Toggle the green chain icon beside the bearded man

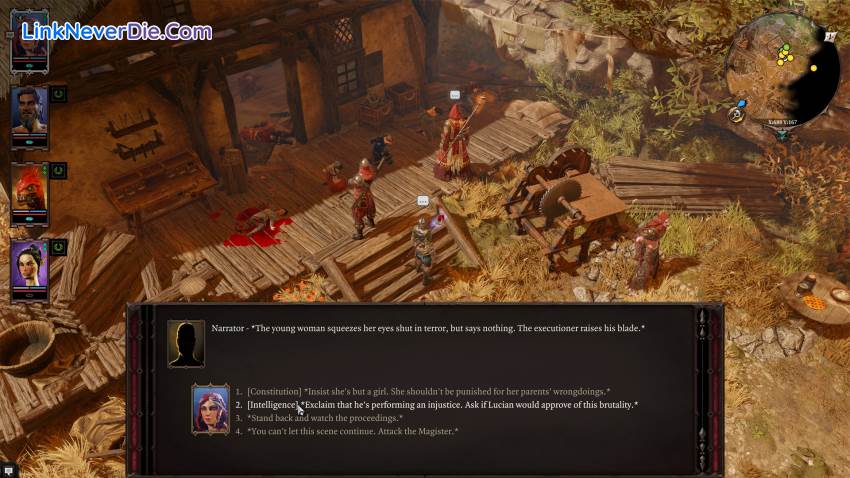coord(58,94)
